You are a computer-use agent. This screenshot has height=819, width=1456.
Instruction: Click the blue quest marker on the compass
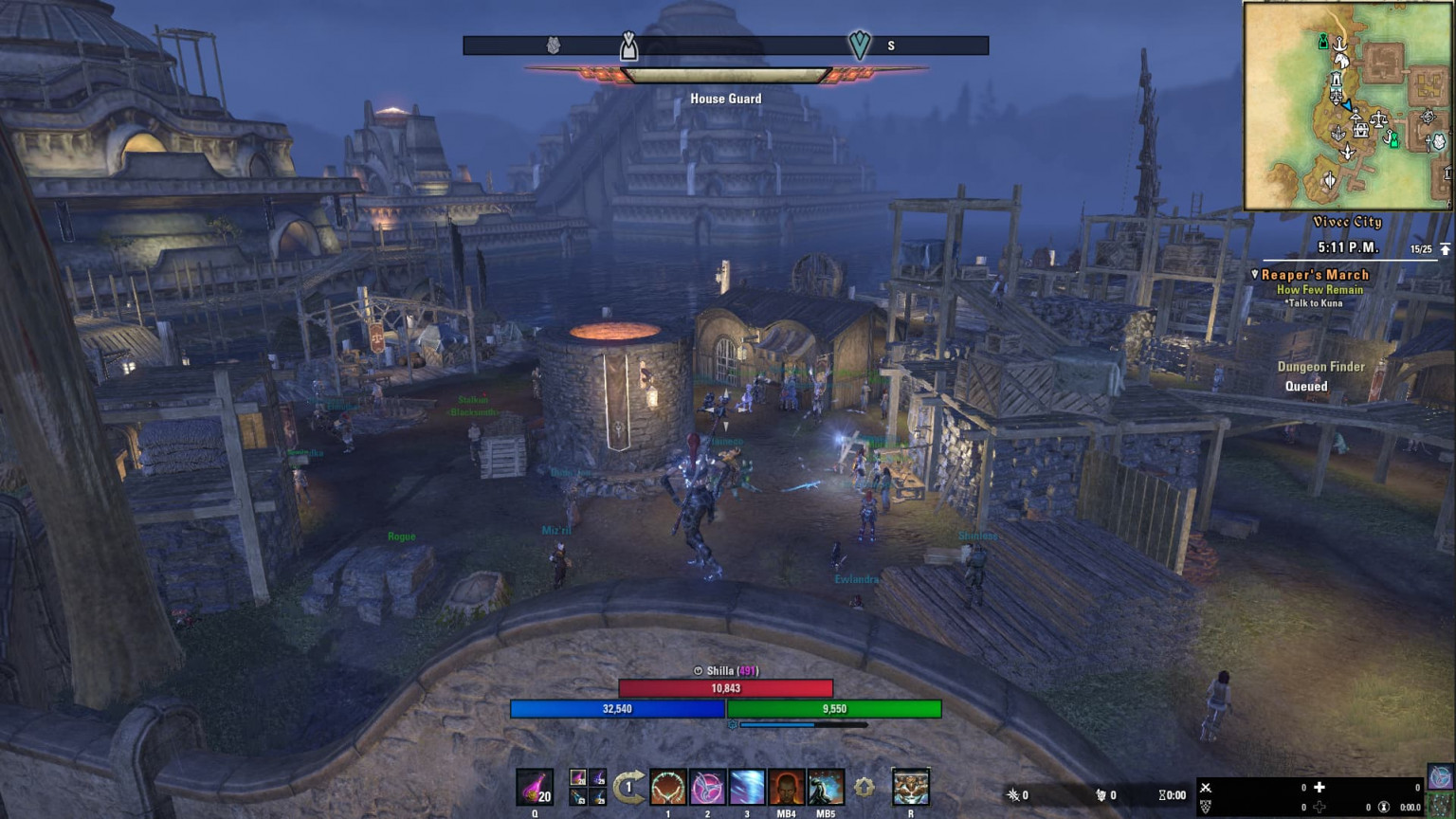click(859, 44)
